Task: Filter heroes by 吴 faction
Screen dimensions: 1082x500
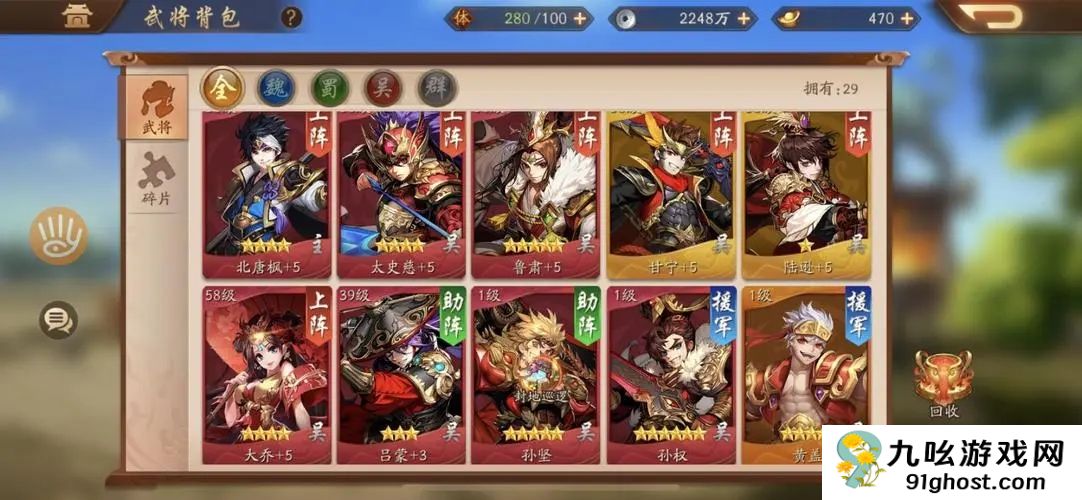Action: click(384, 88)
